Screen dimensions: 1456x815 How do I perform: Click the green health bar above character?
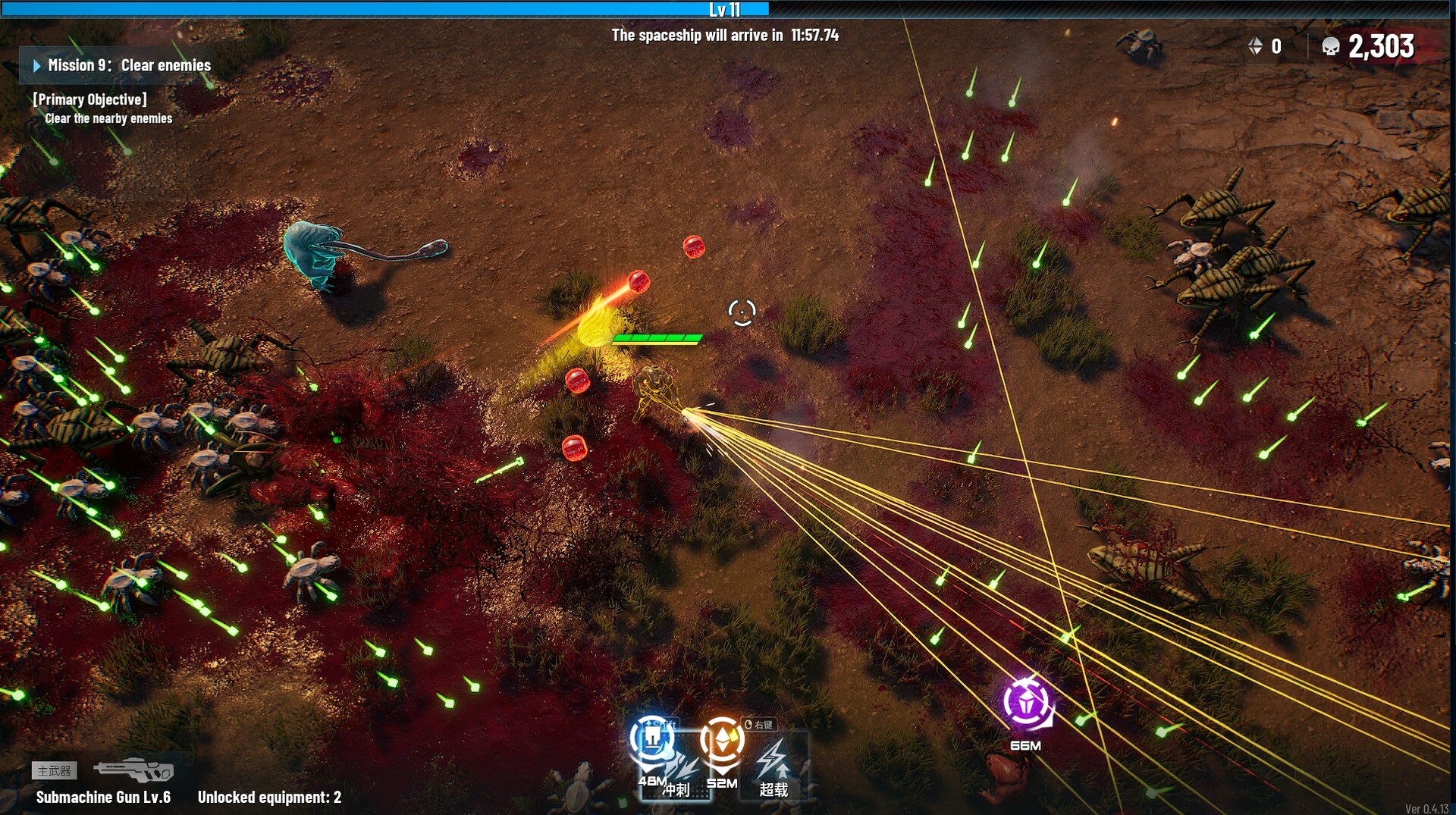pyautogui.click(x=655, y=338)
